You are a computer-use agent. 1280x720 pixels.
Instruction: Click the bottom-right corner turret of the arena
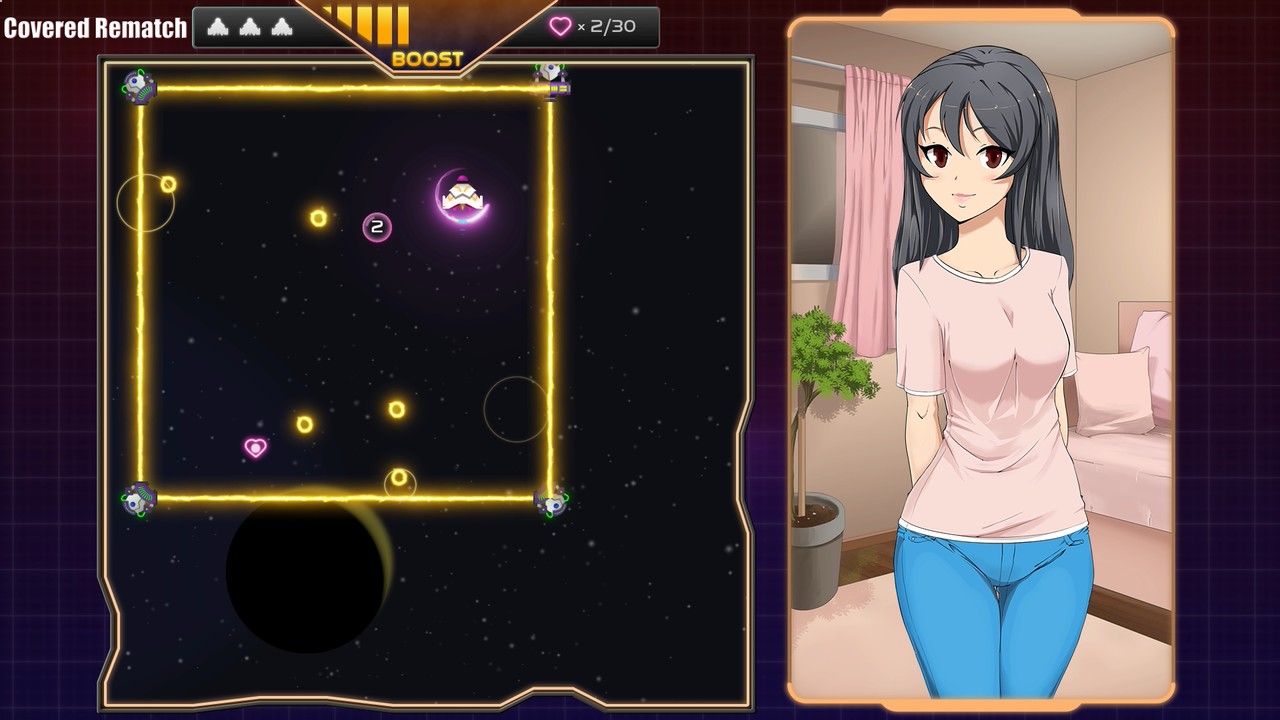550,503
